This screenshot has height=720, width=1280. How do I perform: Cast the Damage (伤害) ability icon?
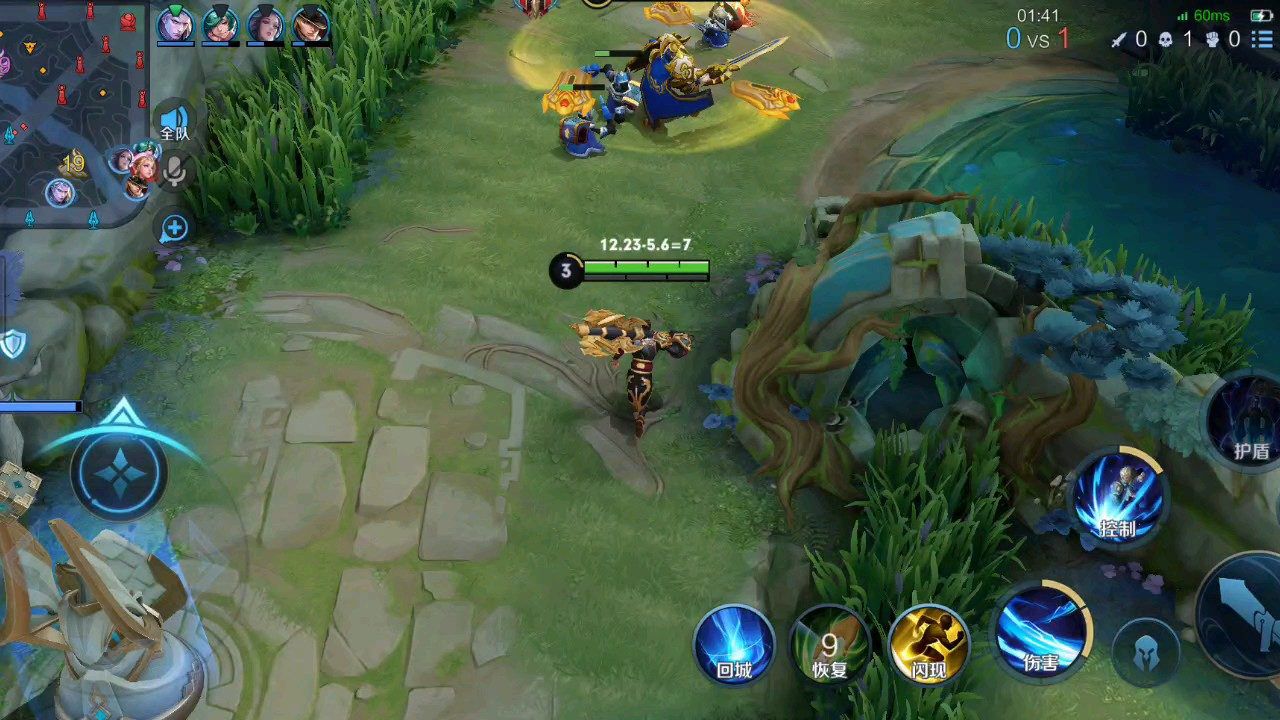pos(1044,630)
